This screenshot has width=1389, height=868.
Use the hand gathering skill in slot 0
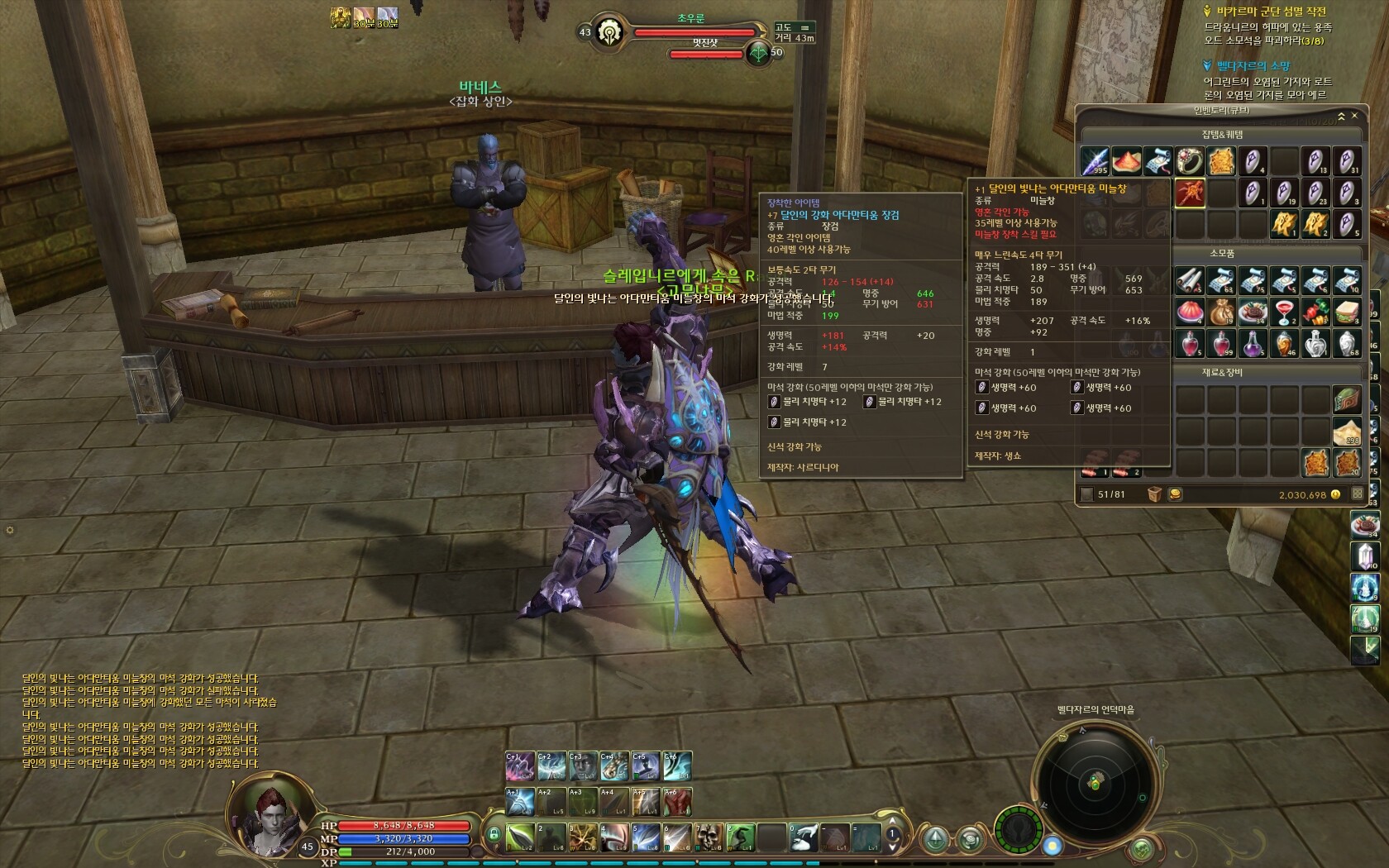click(x=802, y=837)
